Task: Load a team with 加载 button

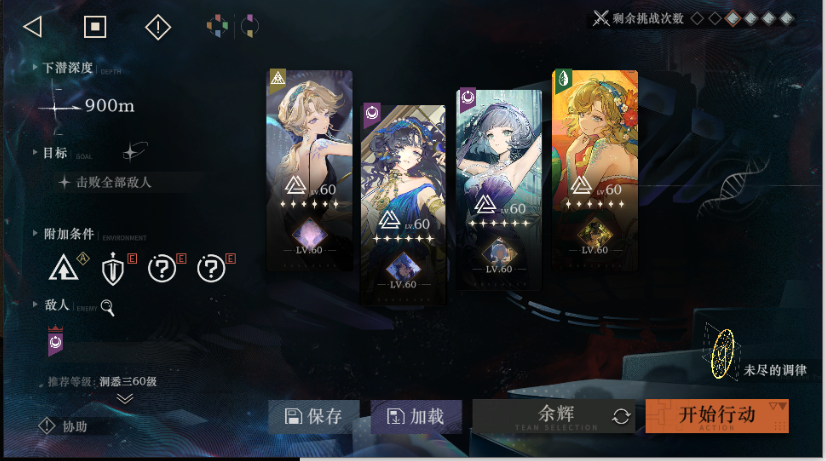Action: 415,417
